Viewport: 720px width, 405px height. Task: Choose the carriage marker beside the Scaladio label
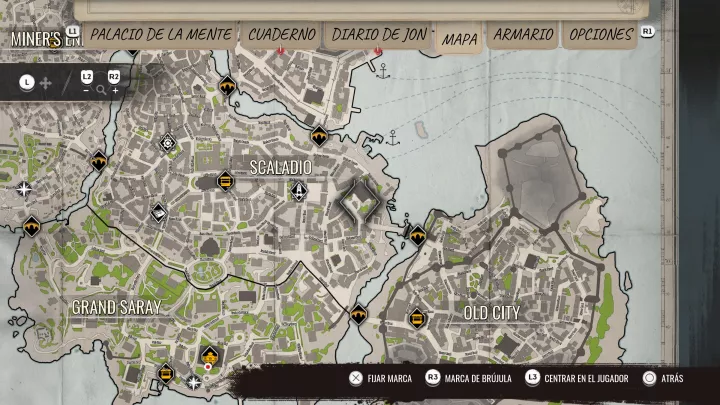225,181
